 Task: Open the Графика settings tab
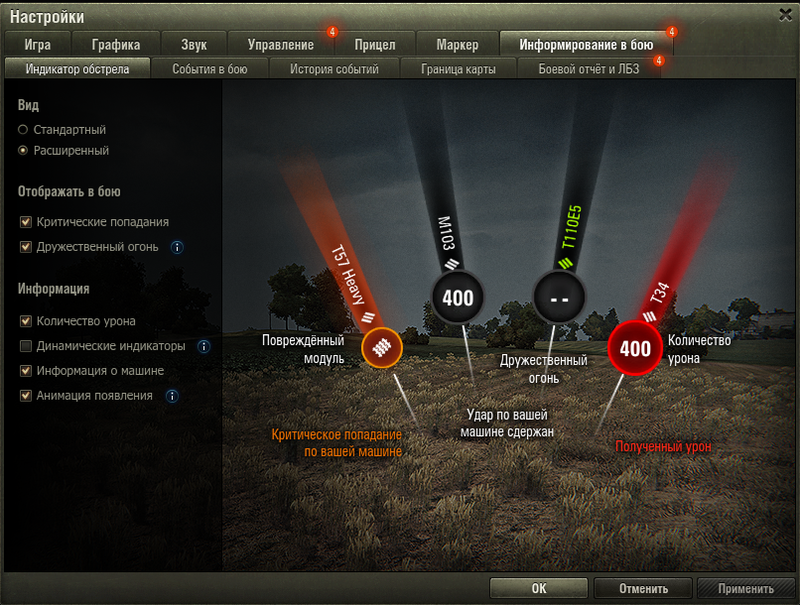click(115, 44)
